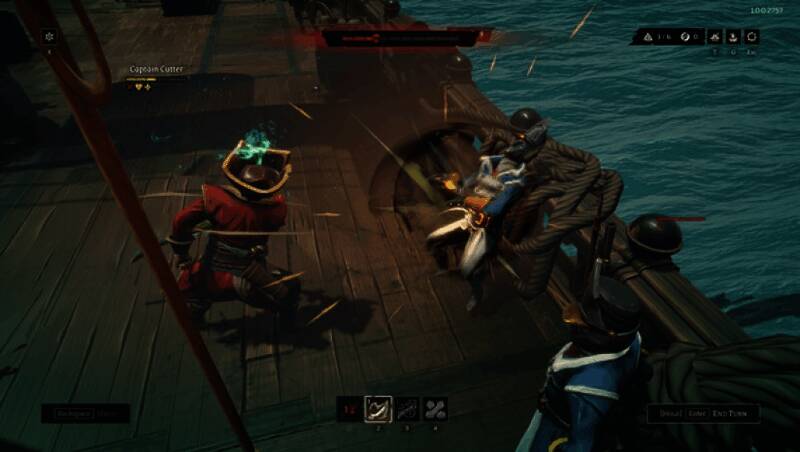Click the End Turn button
This screenshot has height=452, width=800.
[x=735, y=413]
